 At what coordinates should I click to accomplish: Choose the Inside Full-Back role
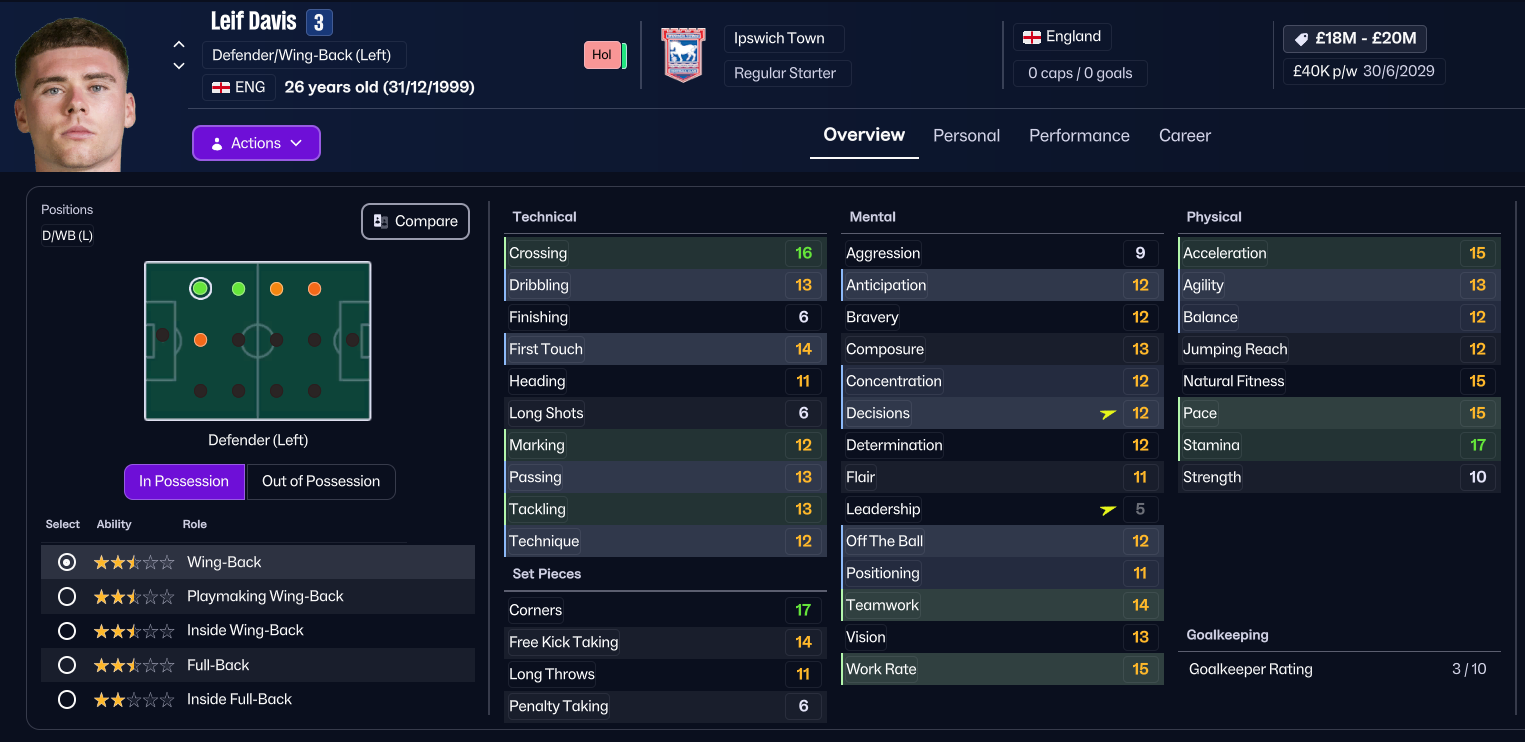coord(67,700)
